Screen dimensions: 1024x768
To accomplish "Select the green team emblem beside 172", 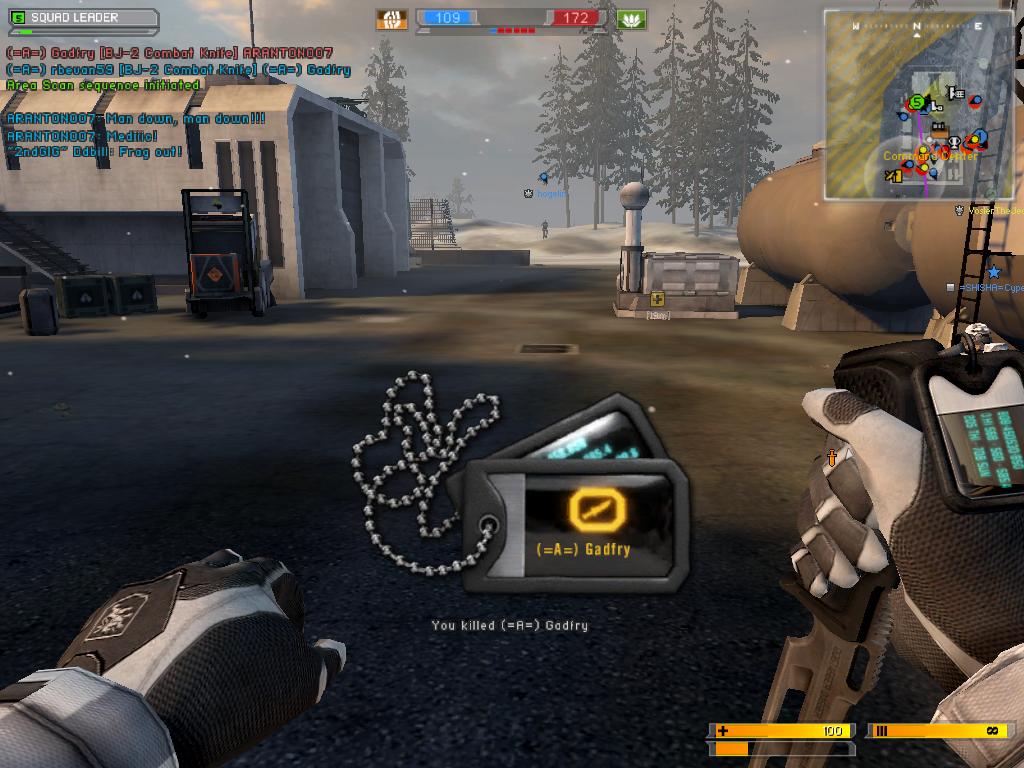I will pyautogui.click(x=631, y=19).
